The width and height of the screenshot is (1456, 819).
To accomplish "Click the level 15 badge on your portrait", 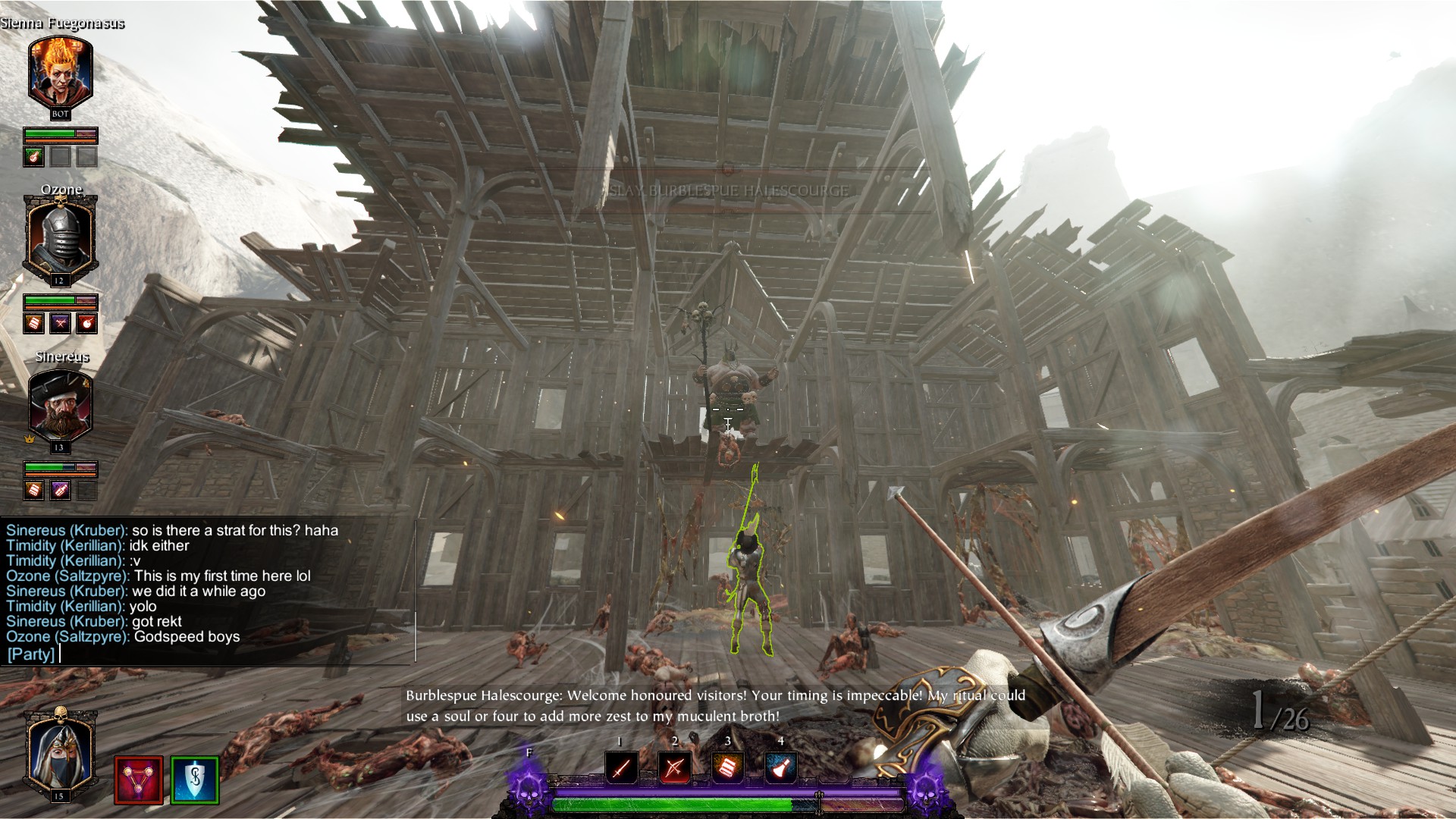I will click(x=61, y=796).
